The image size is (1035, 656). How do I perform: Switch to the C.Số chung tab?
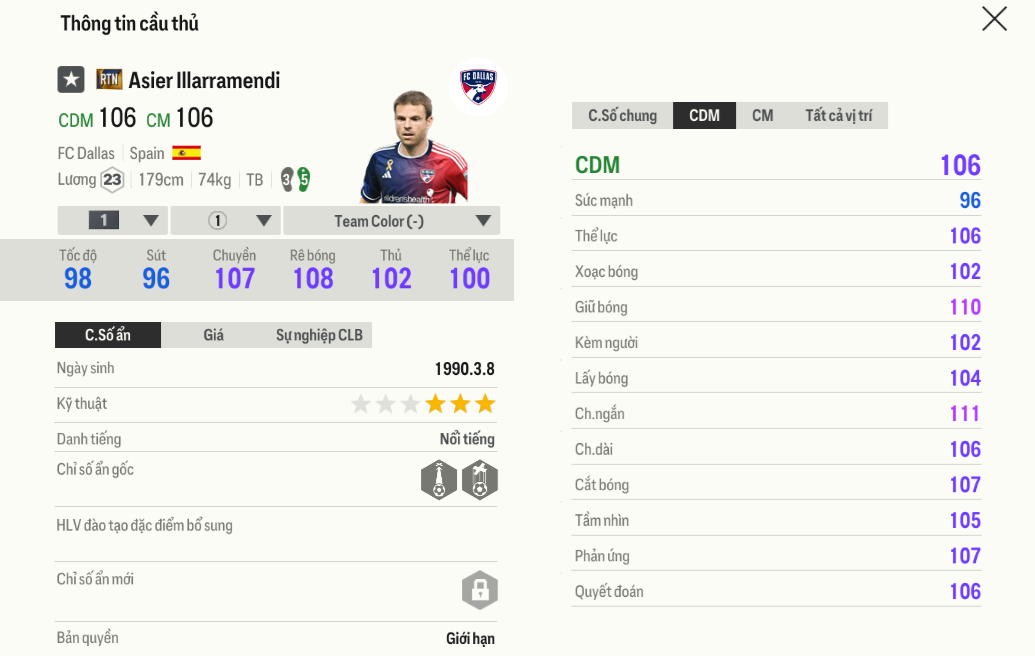[622, 116]
